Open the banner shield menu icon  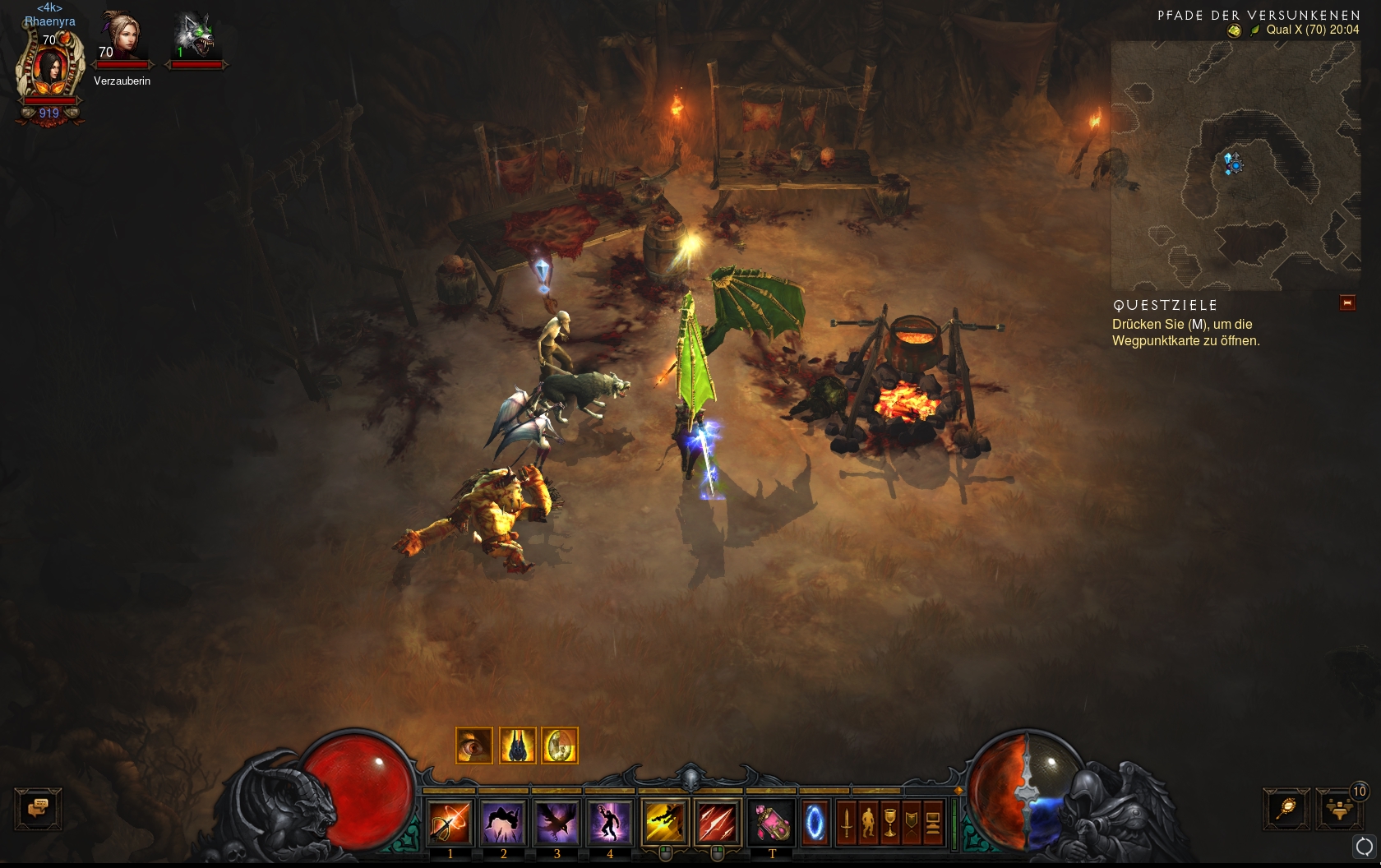point(911,821)
